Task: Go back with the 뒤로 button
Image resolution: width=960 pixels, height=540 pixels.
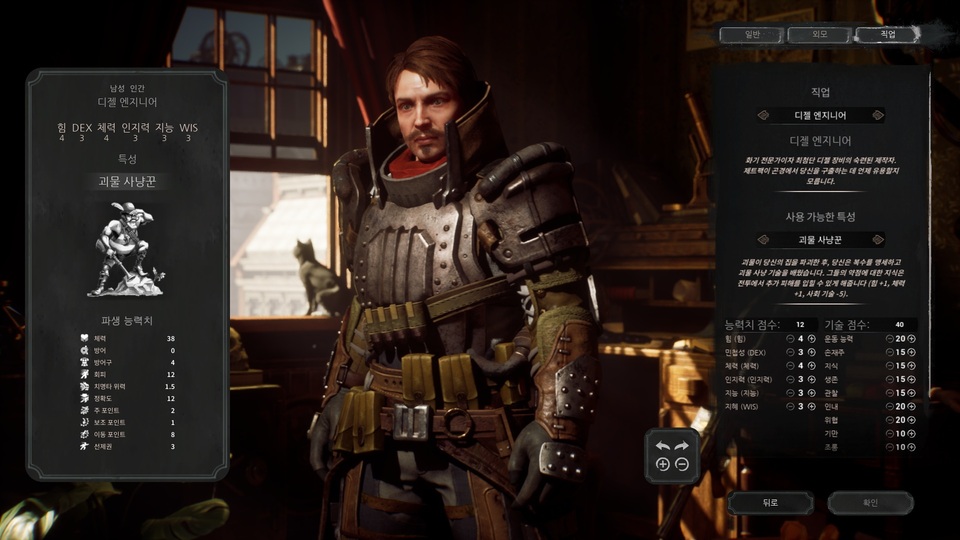Action: click(770, 502)
